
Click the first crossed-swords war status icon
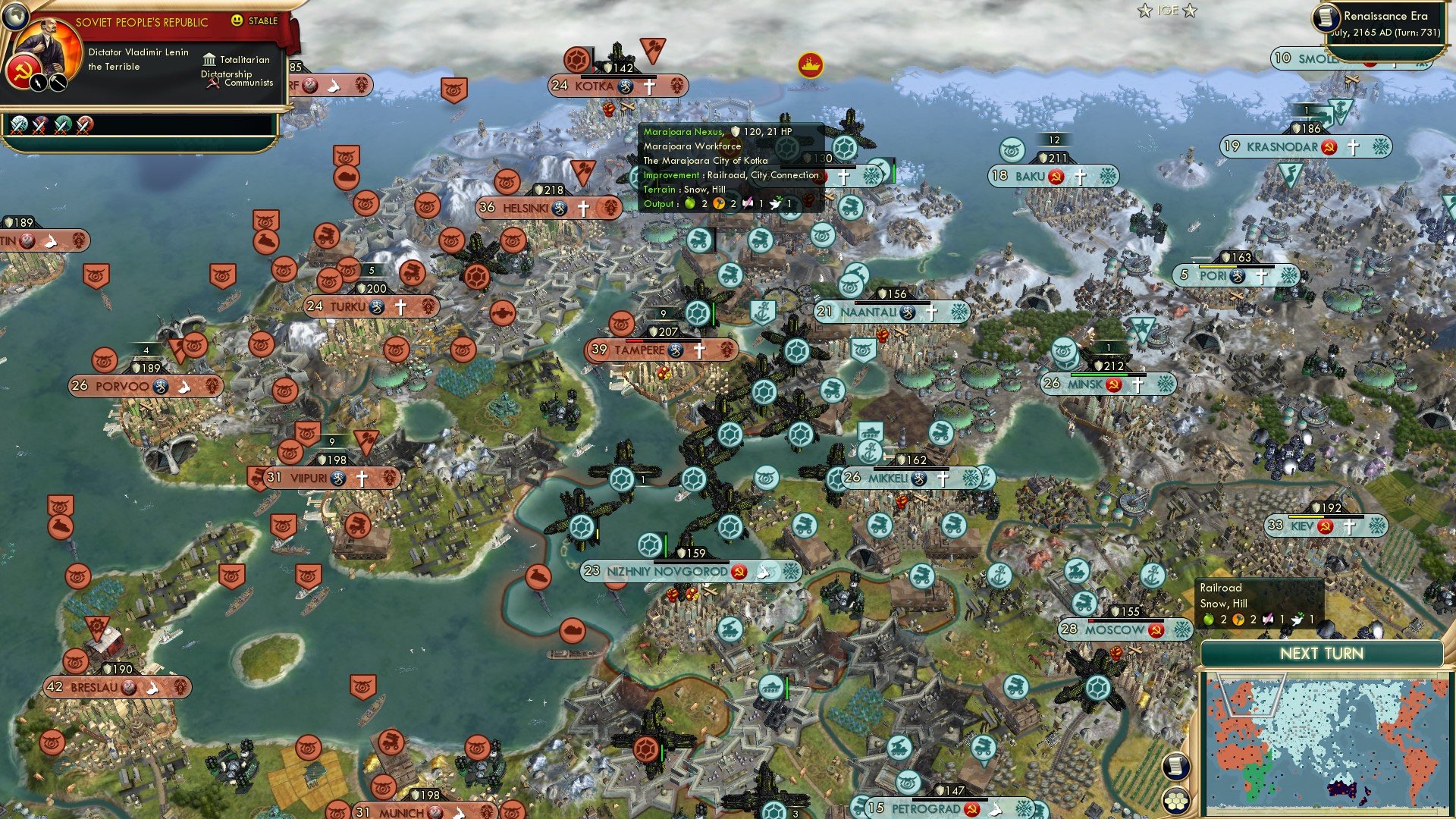click(17, 124)
